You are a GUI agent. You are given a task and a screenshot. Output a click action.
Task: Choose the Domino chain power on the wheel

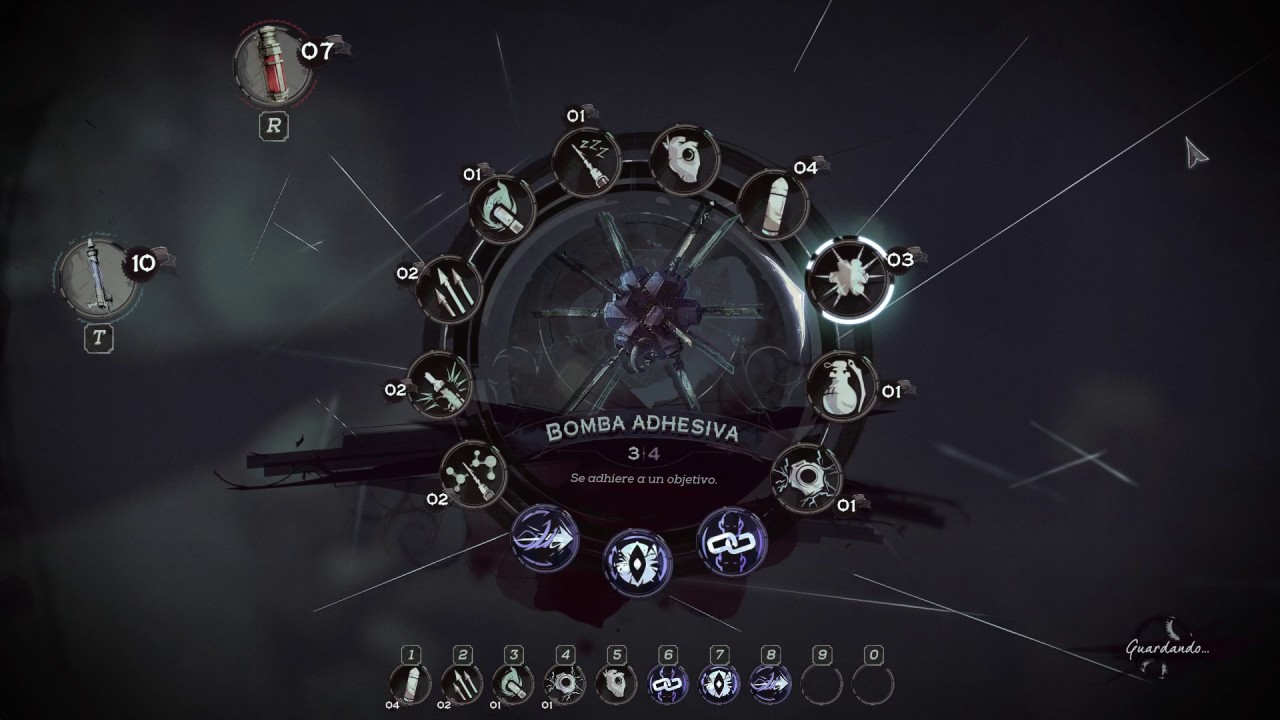click(731, 541)
